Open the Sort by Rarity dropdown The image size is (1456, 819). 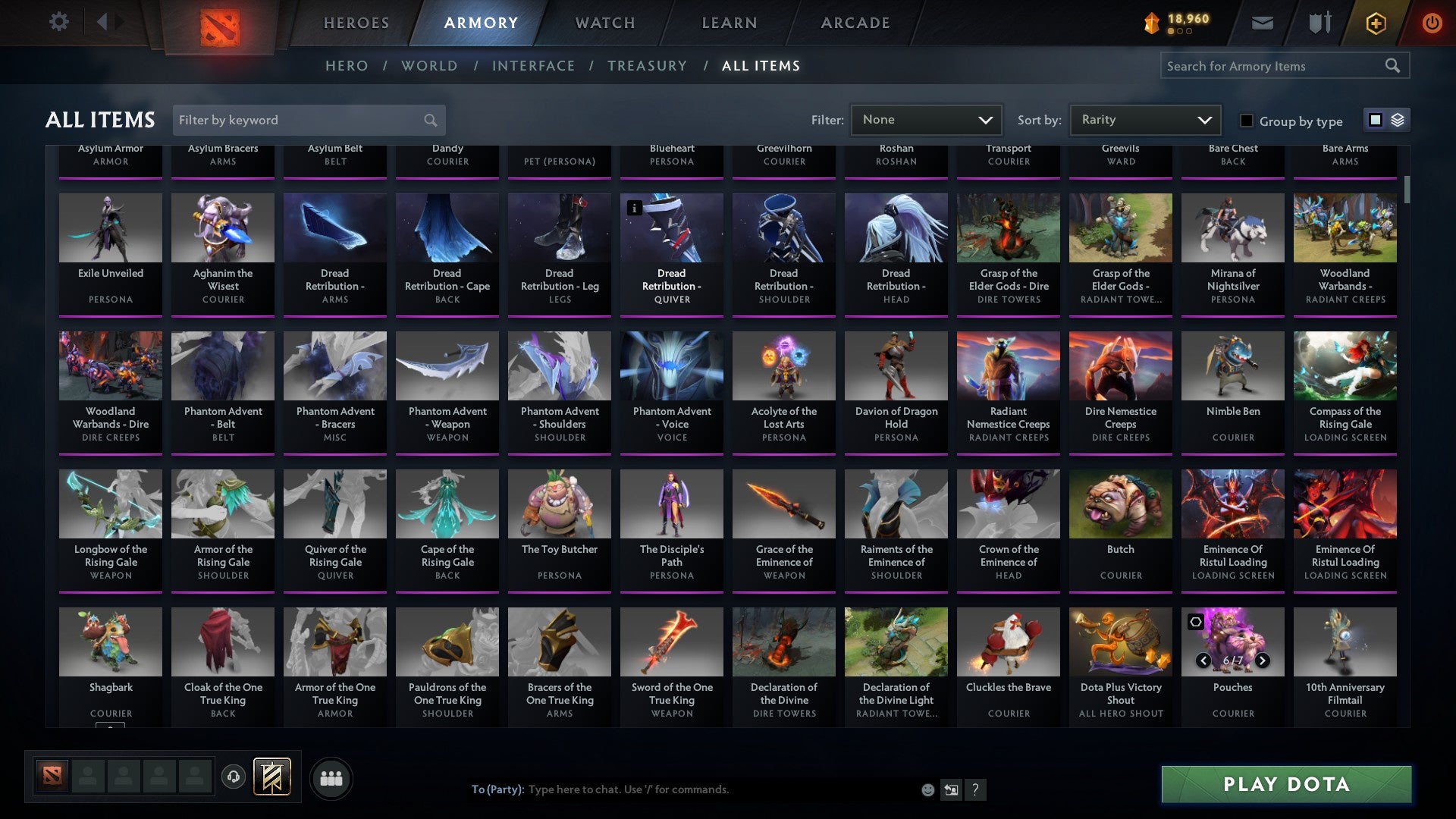click(x=1144, y=119)
